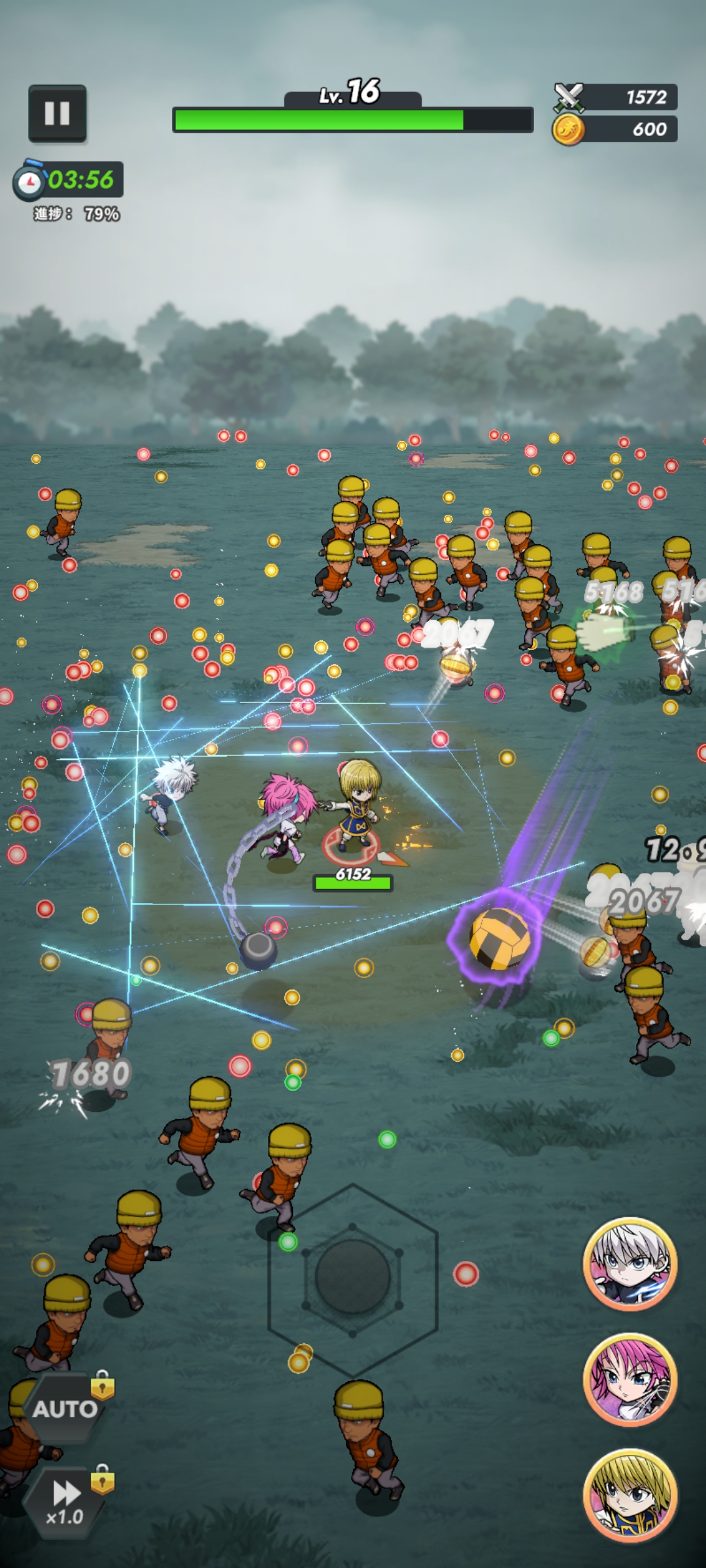Image resolution: width=706 pixels, height=1568 pixels.
Task: Pause the game
Action: (x=58, y=114)
